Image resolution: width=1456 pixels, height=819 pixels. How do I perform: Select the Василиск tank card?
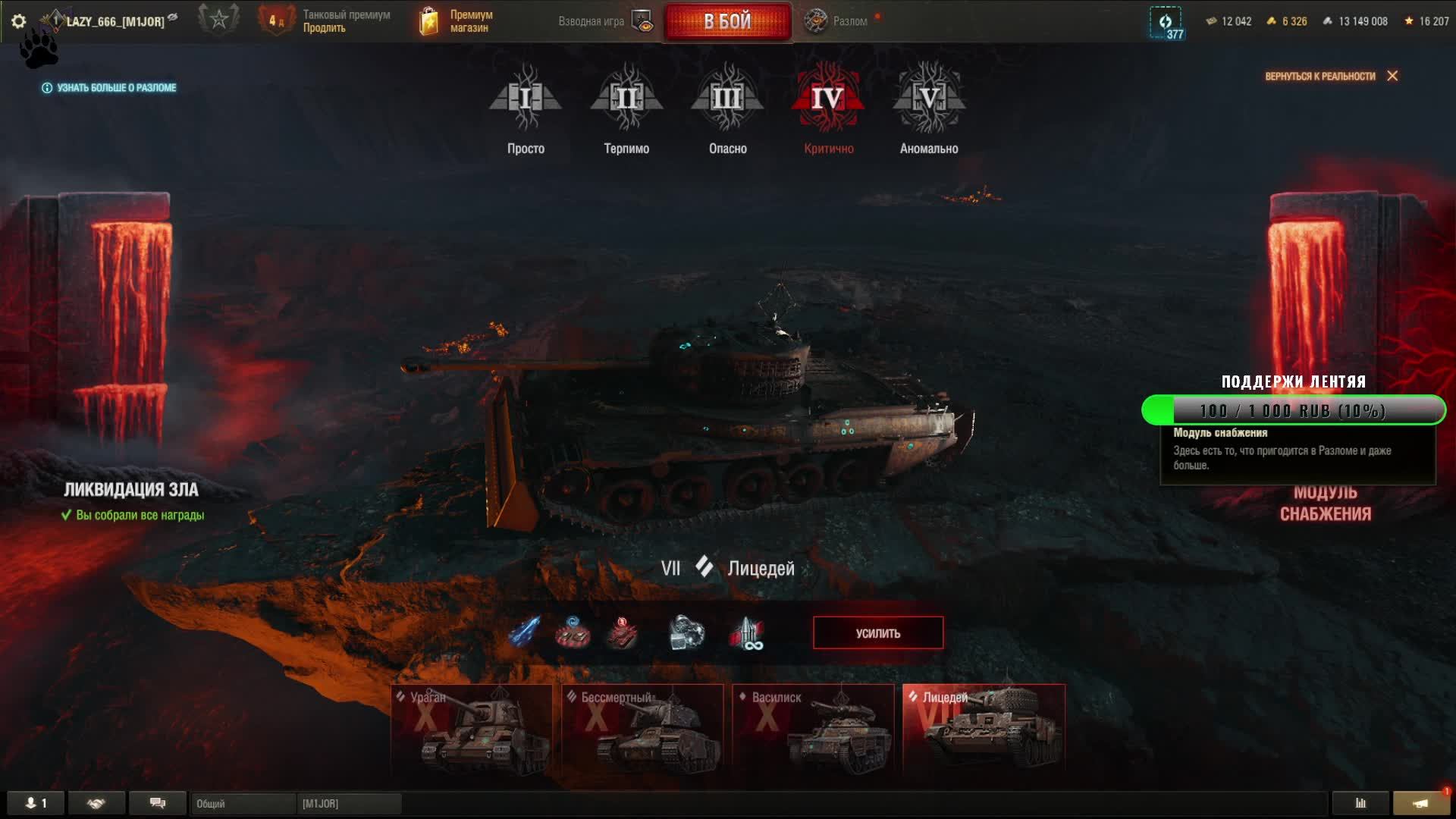[x=813, y=728]
